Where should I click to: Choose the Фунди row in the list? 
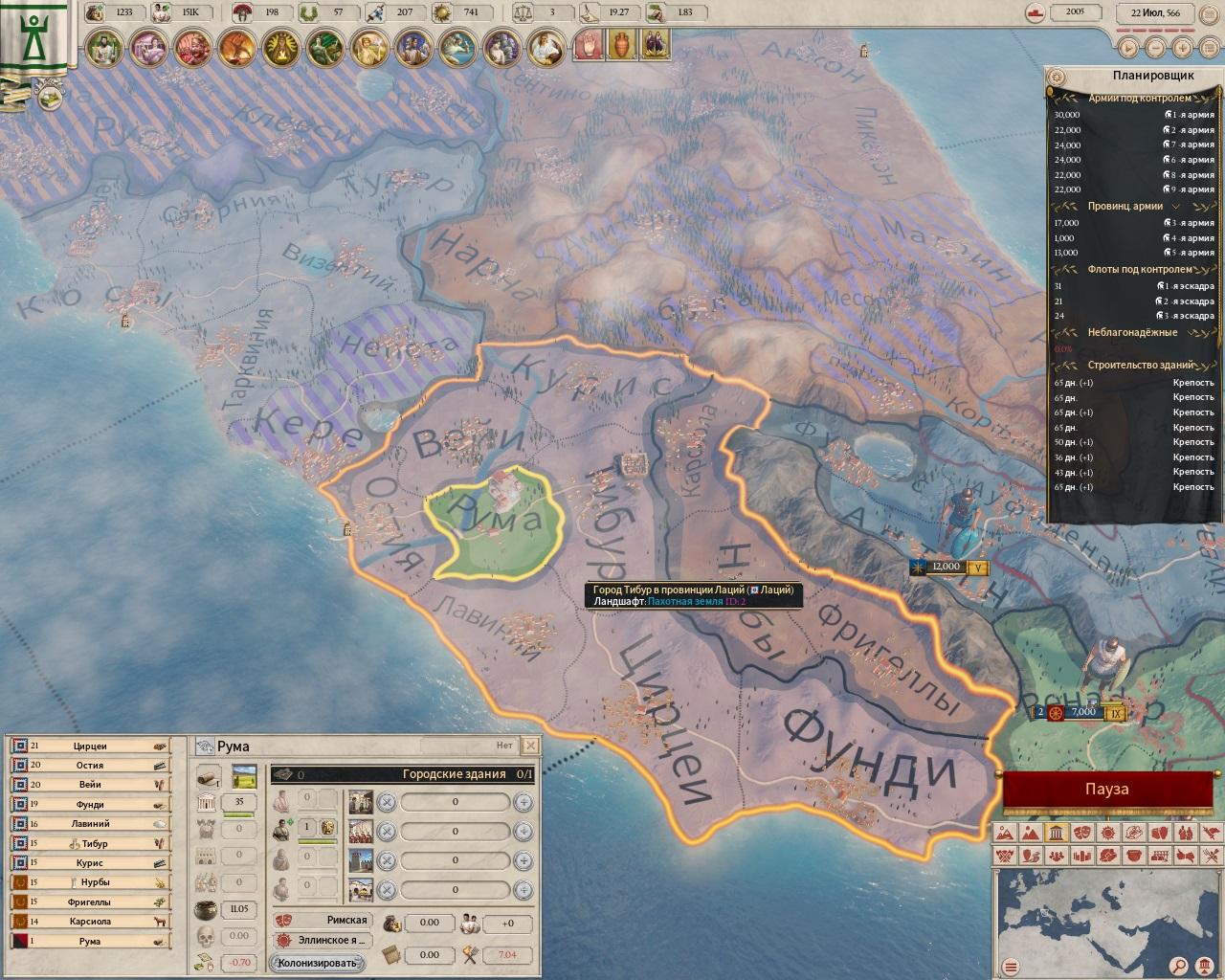(90, 804)
